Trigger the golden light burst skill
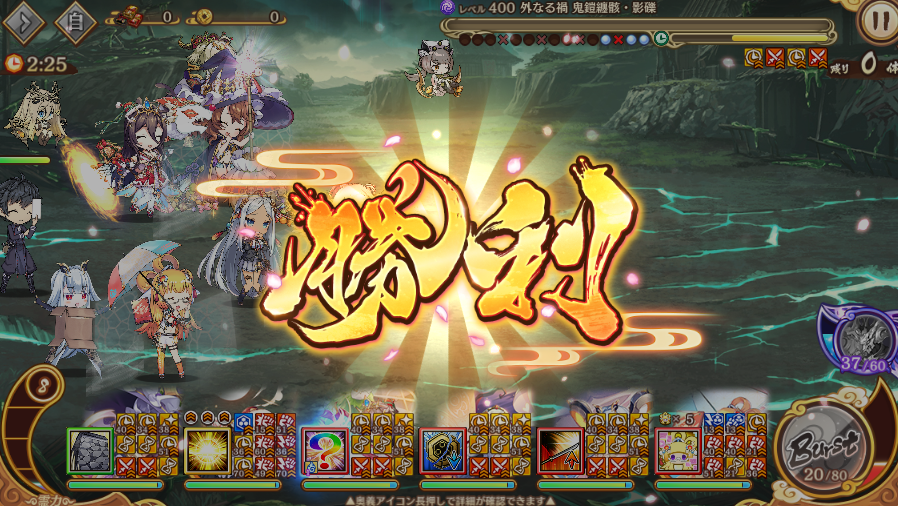898x506 pixels. pos(208,451)
